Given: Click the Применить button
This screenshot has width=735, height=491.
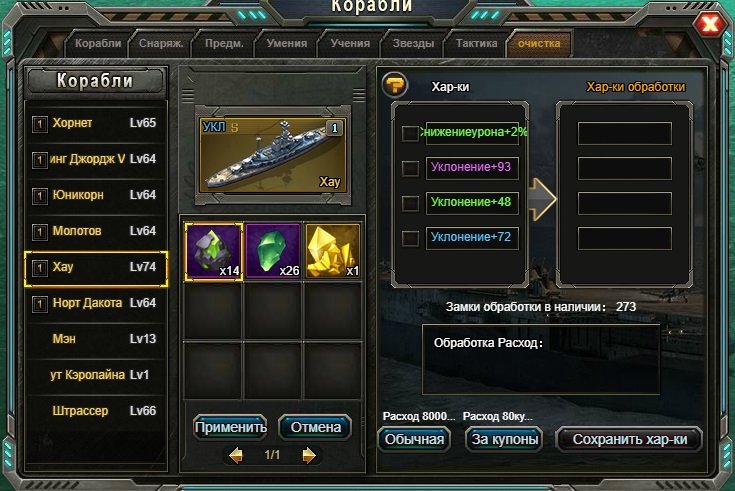Looking at the screenshot, I should [x=231, y=427].
